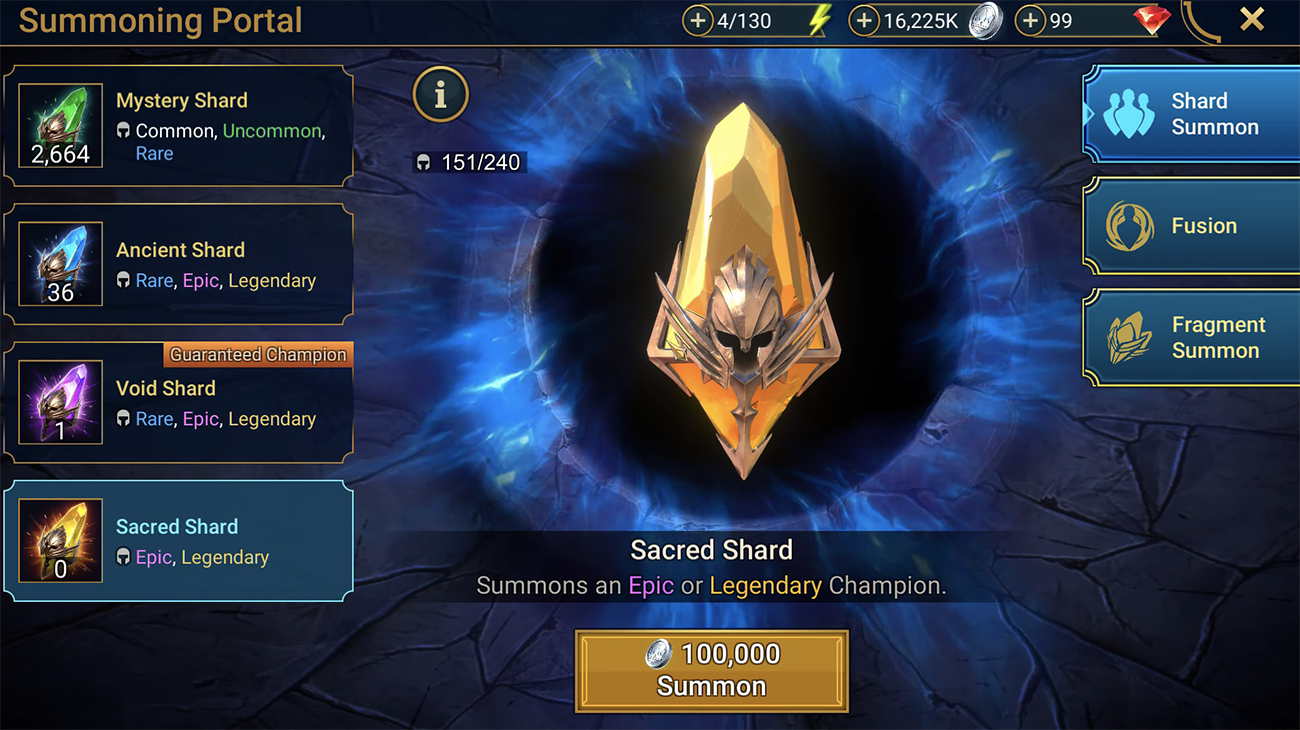Switch to the Shard Summon tab

1192,114
